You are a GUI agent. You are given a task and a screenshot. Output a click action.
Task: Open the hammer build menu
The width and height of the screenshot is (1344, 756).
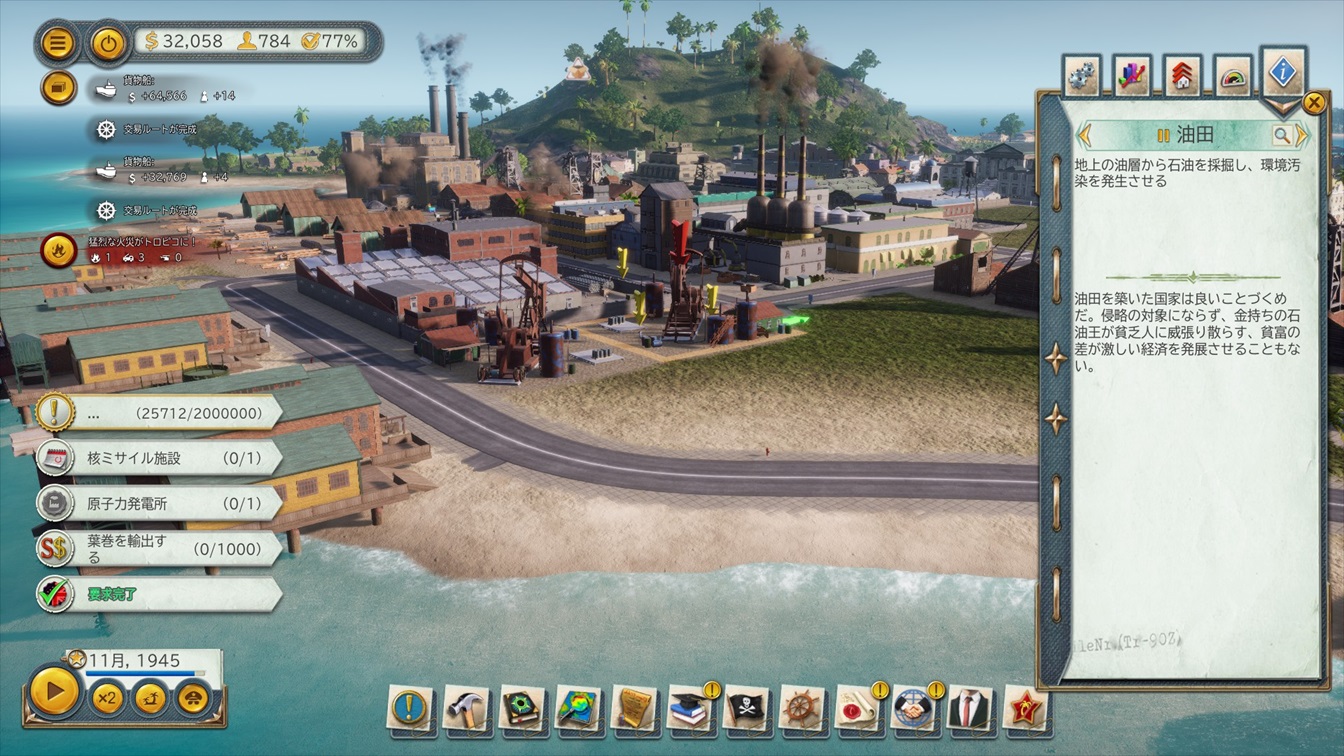[466, 708]
